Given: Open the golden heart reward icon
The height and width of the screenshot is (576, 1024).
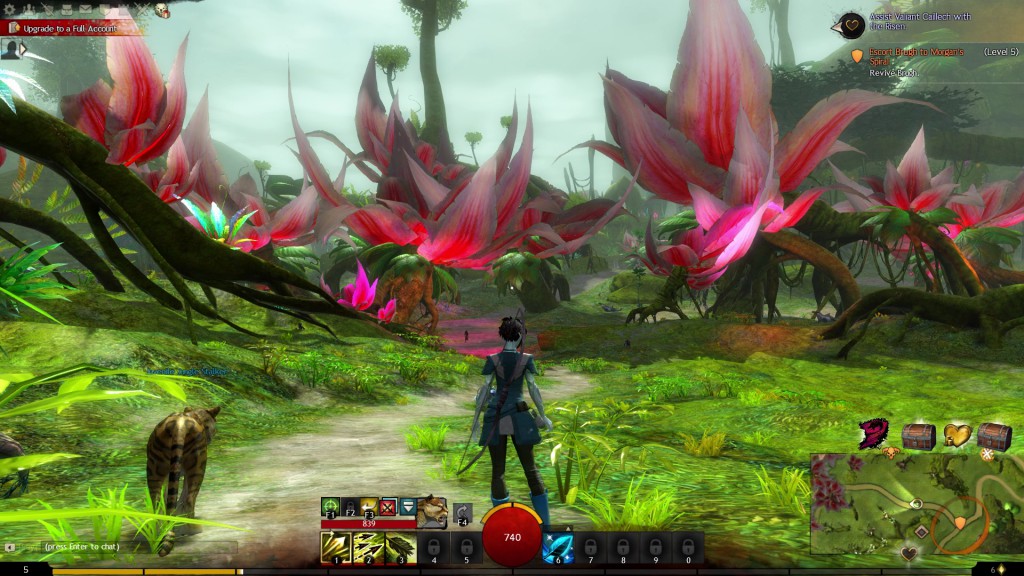Looking at the screenshot, I should 958,436.
